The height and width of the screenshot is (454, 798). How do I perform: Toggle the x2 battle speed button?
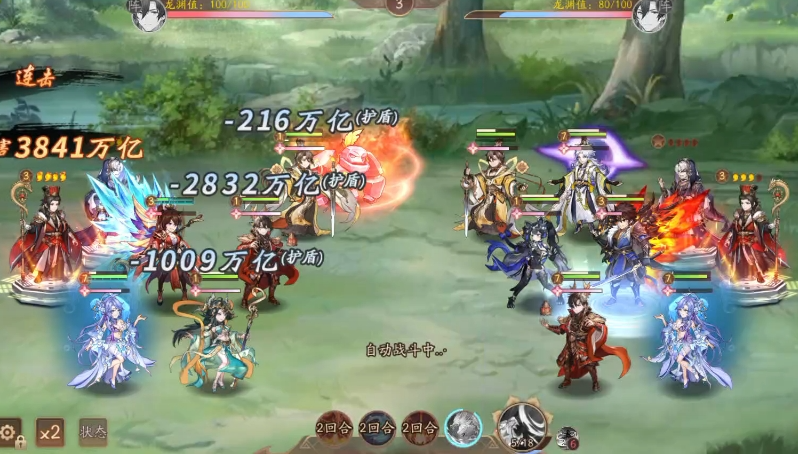tap(50, 432)
